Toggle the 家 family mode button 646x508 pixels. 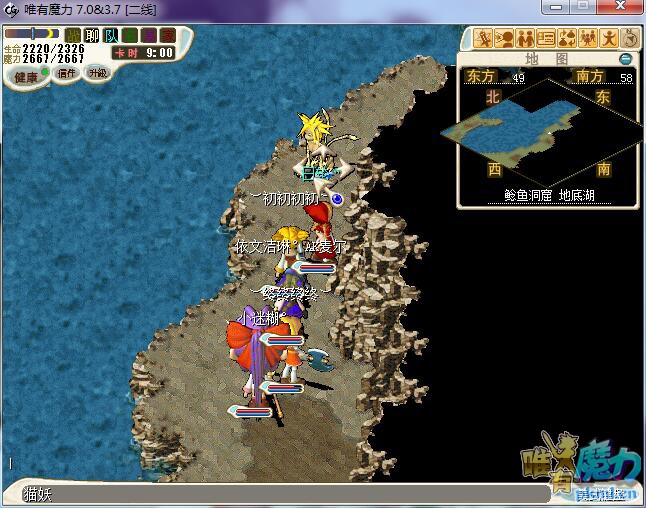(167, 36)
